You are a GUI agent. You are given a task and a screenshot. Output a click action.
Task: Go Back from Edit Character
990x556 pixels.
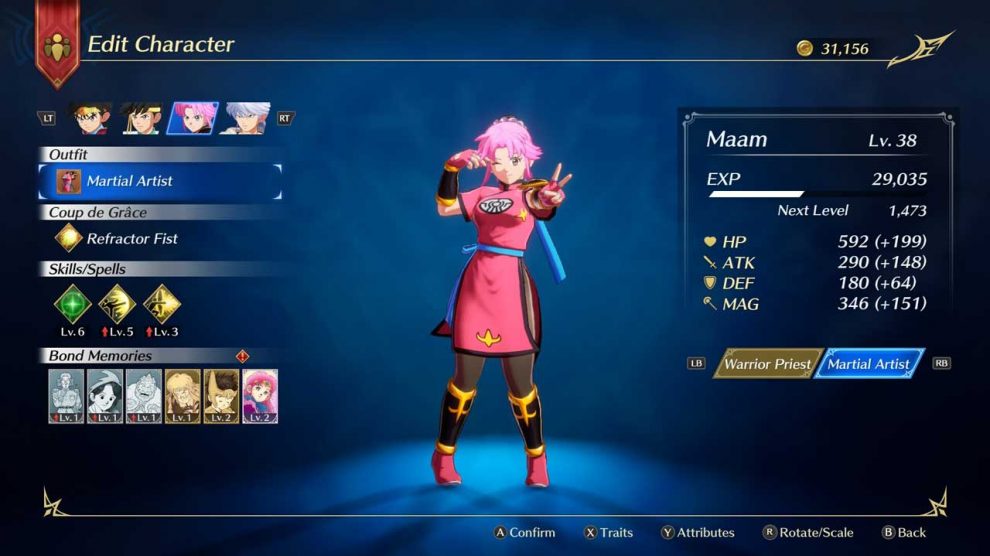[903, 533]
